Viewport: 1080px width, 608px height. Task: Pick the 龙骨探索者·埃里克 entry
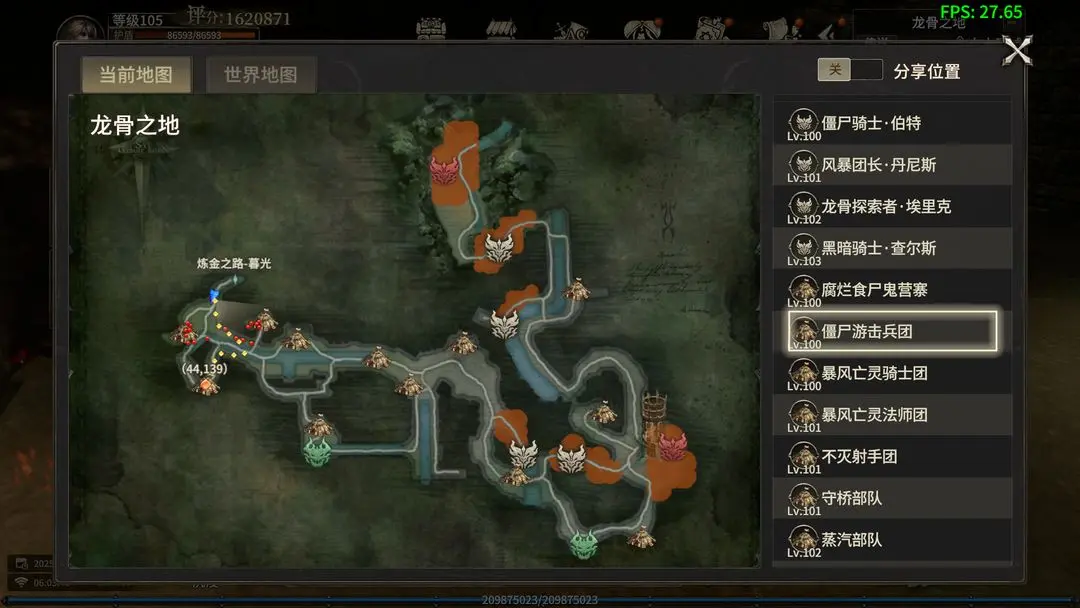892,207
